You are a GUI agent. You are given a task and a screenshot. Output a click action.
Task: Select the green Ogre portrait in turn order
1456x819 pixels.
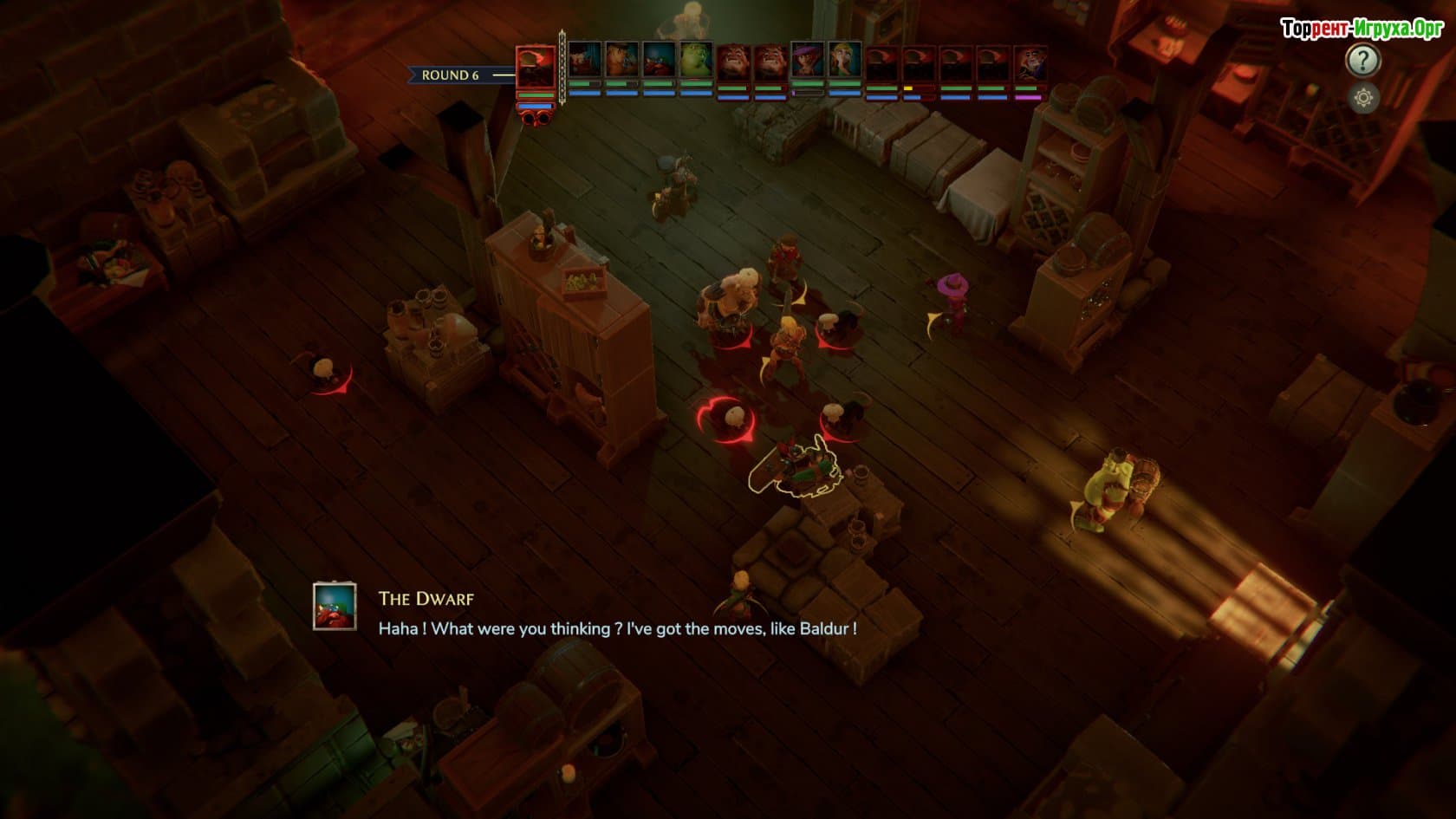(696, 61)
